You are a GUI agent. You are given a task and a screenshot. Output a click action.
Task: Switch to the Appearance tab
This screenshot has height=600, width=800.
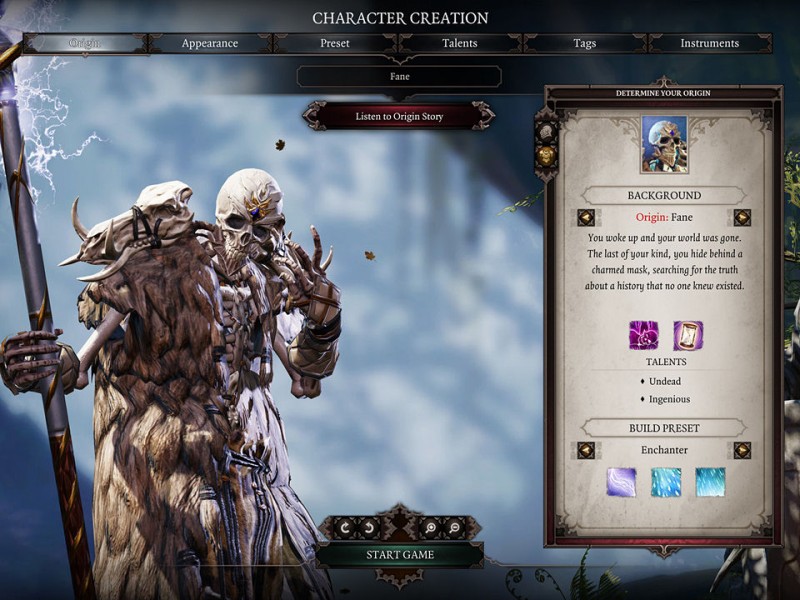[210, 43]
